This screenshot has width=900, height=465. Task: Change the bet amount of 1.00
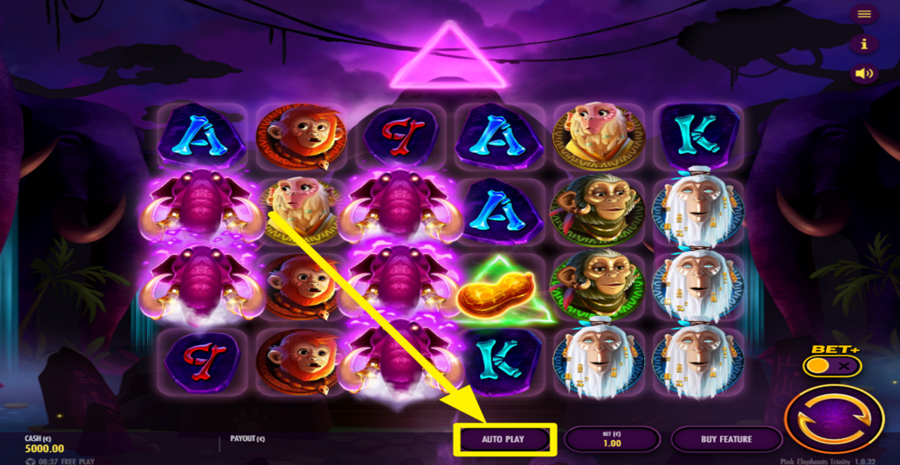coord(611,439)
